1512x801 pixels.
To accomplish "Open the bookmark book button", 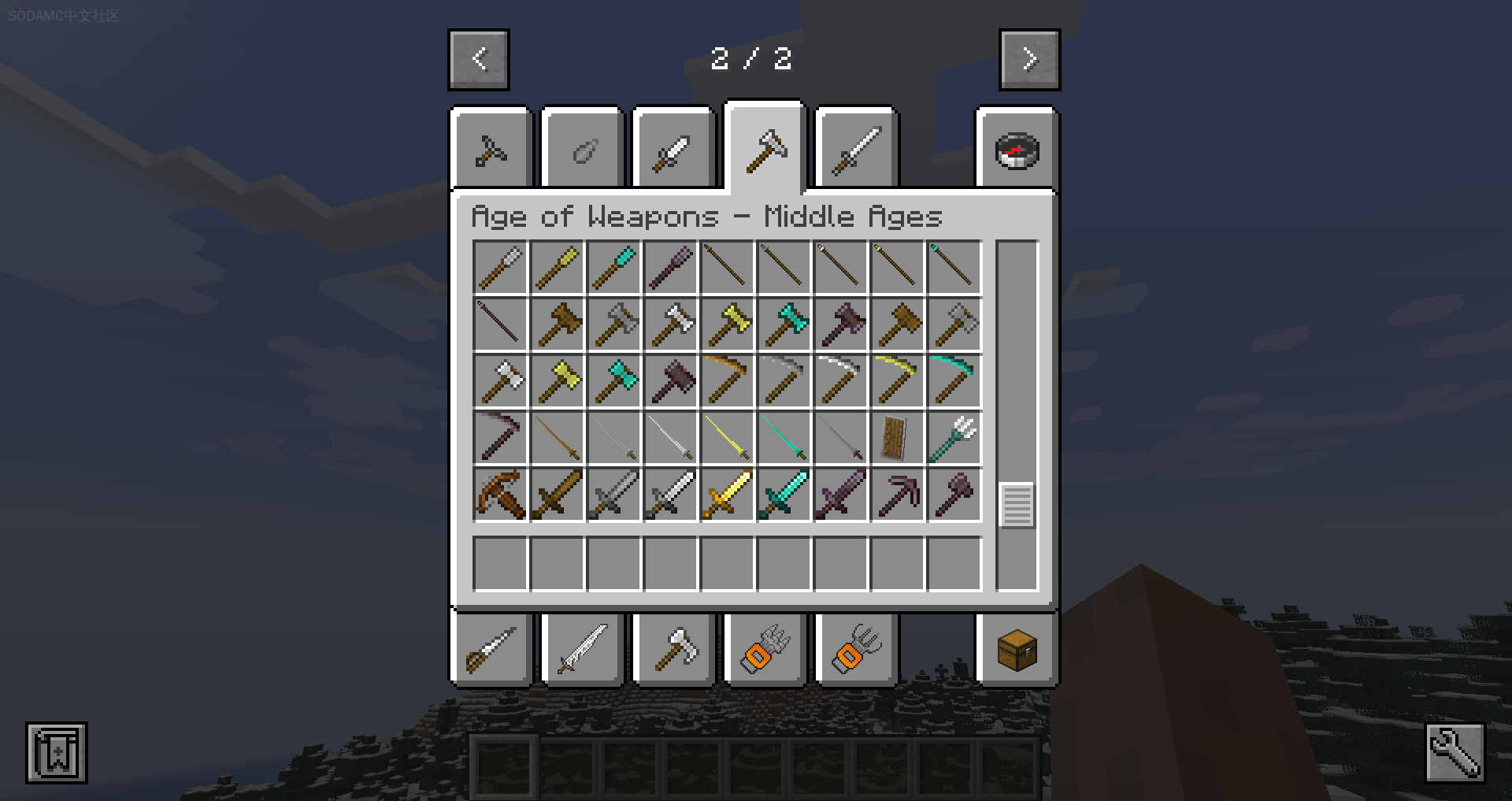I will pos(57,752).
